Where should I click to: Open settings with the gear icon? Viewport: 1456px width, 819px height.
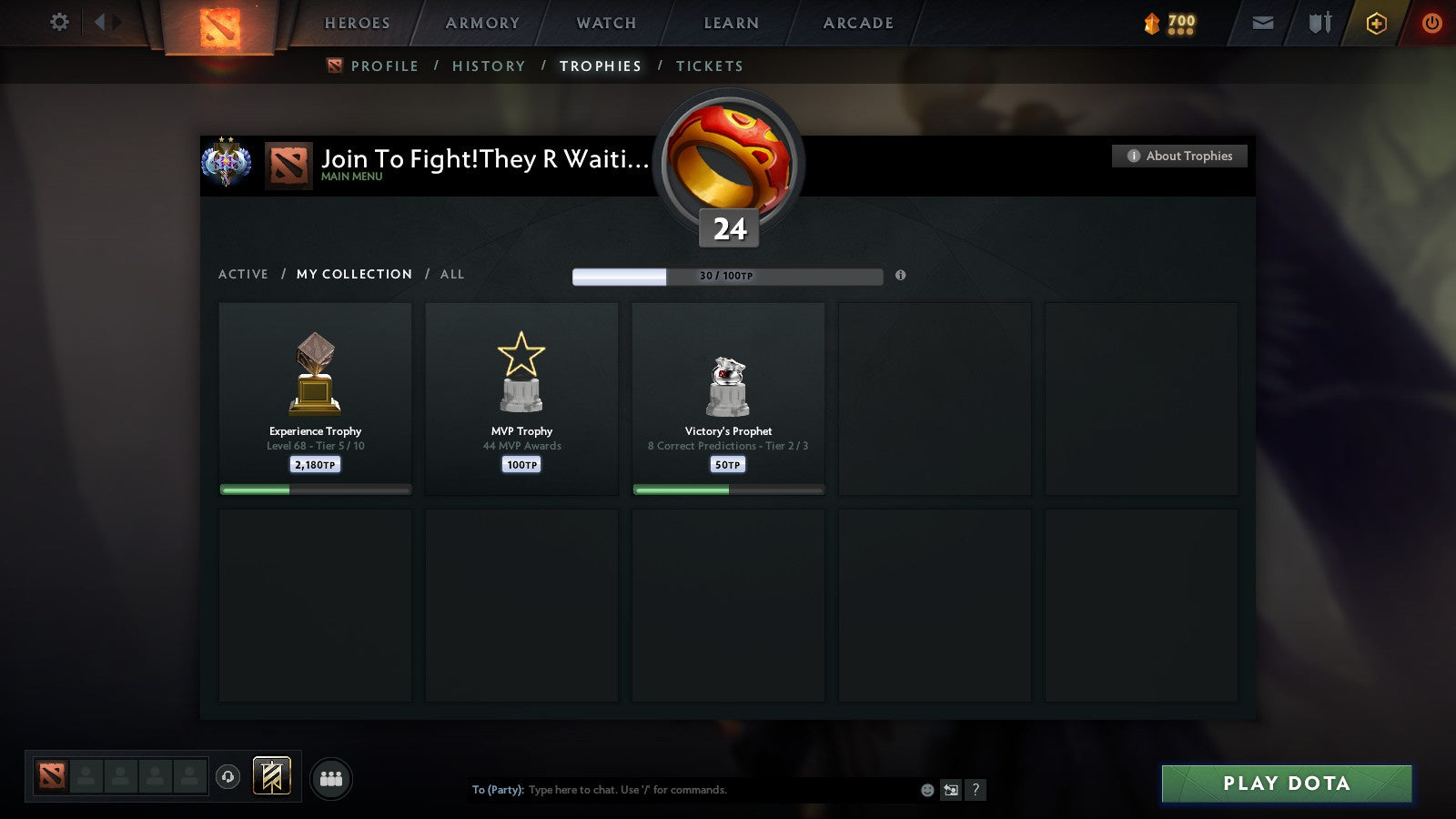point(59,22)
